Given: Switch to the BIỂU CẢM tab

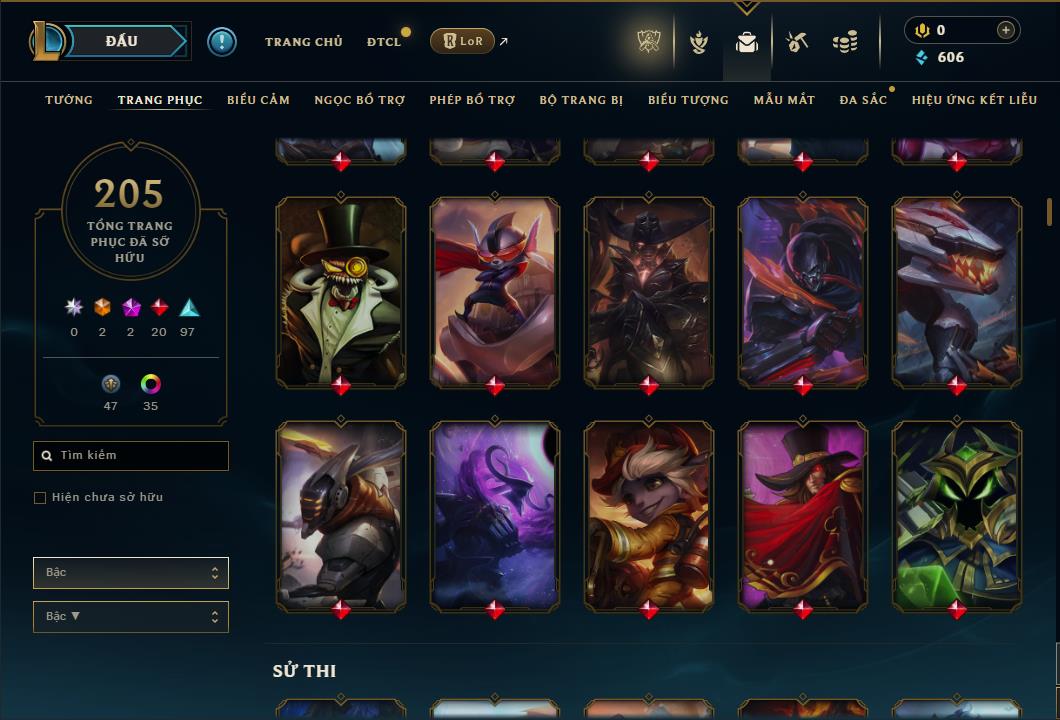Looking at the screenshot, I should point(258,100).
